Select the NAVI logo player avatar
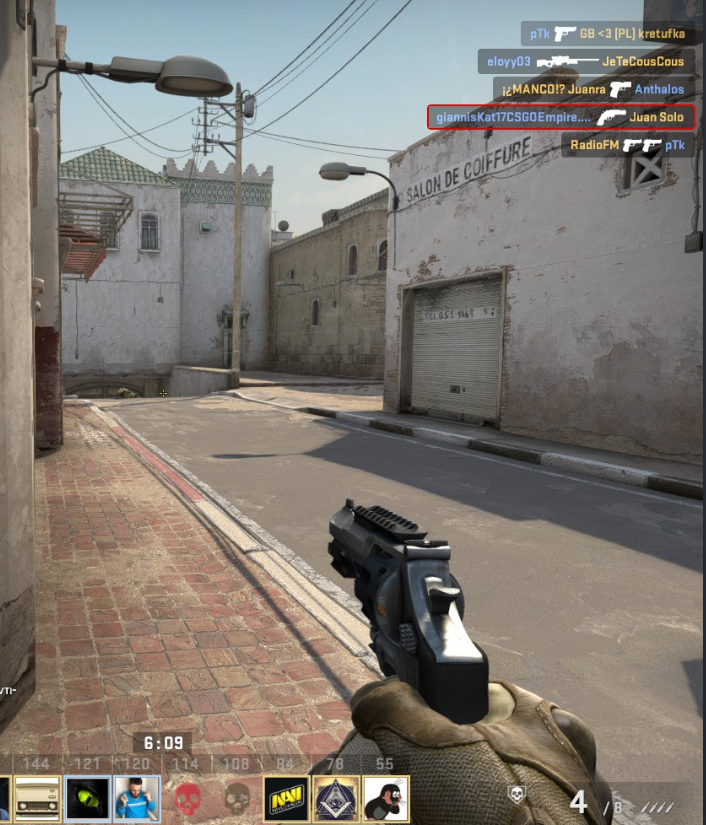The image size is (706, 825). coord(286,797)
